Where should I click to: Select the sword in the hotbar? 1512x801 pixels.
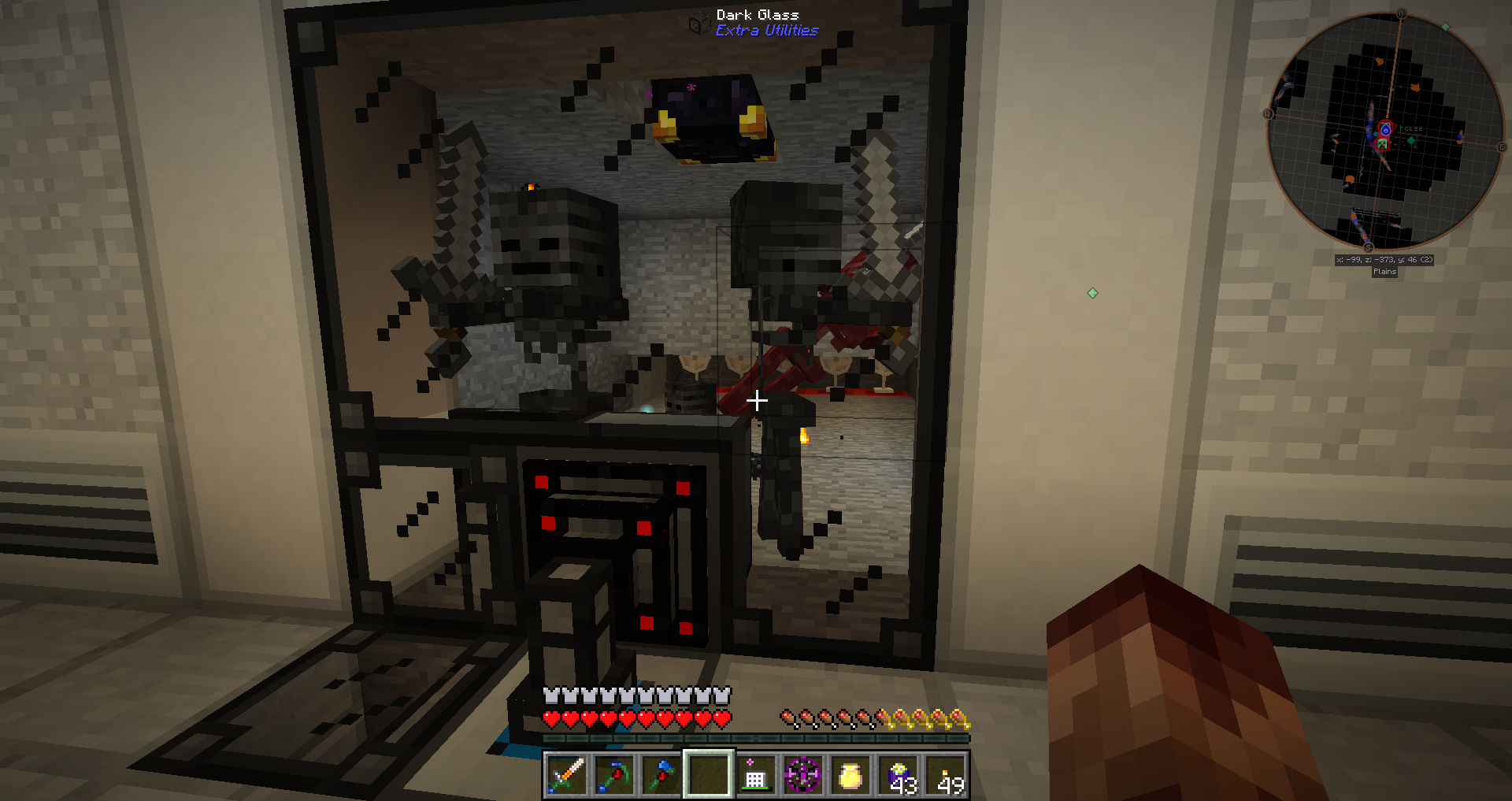point(566,775)
